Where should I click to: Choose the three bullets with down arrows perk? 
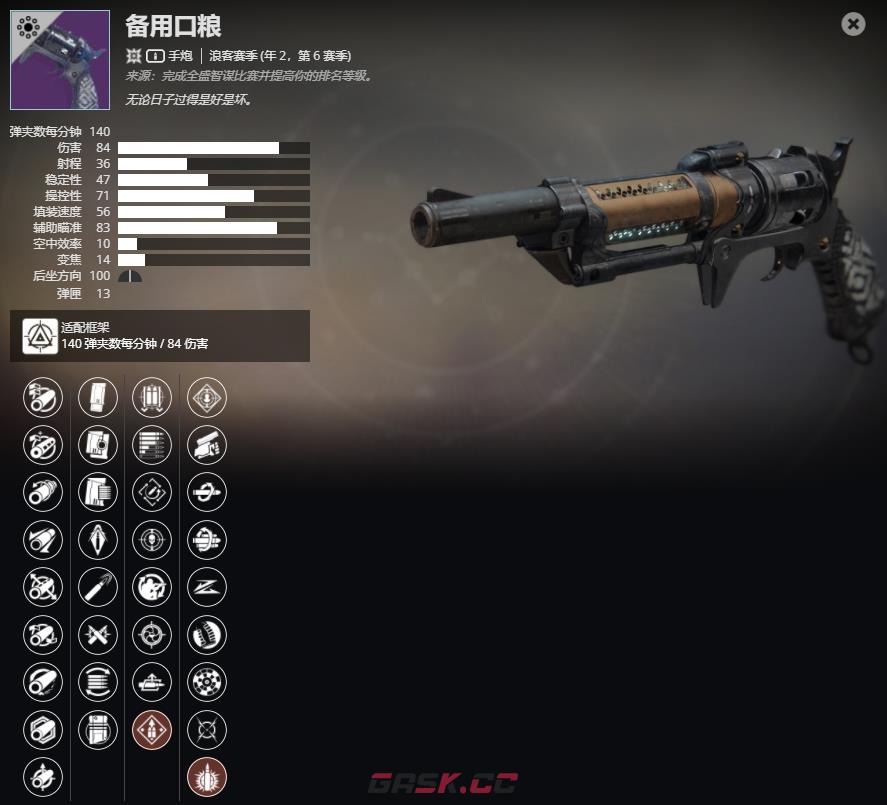(152, 397)
